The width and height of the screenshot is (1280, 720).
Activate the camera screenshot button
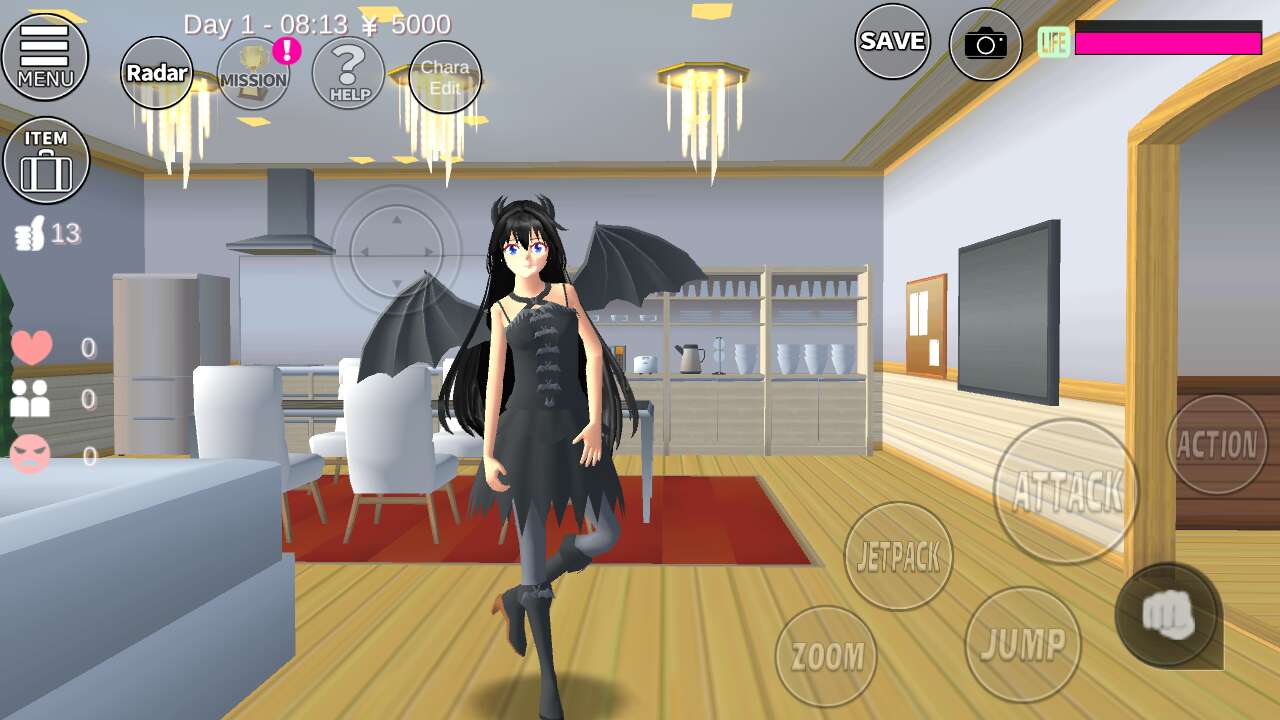[x=985, y=44]
